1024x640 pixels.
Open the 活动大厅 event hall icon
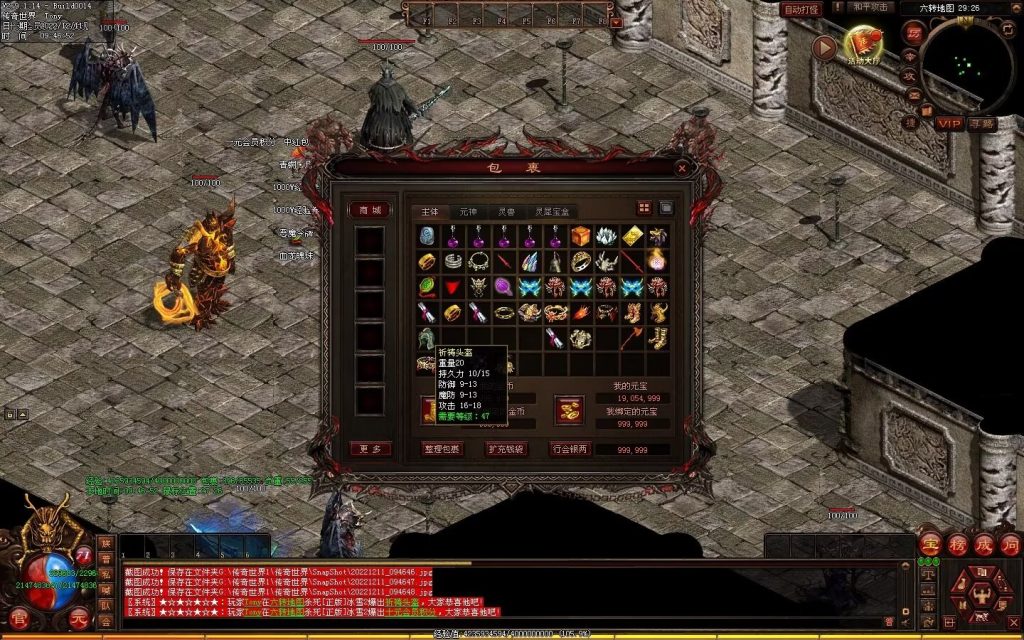click(862, 43)
